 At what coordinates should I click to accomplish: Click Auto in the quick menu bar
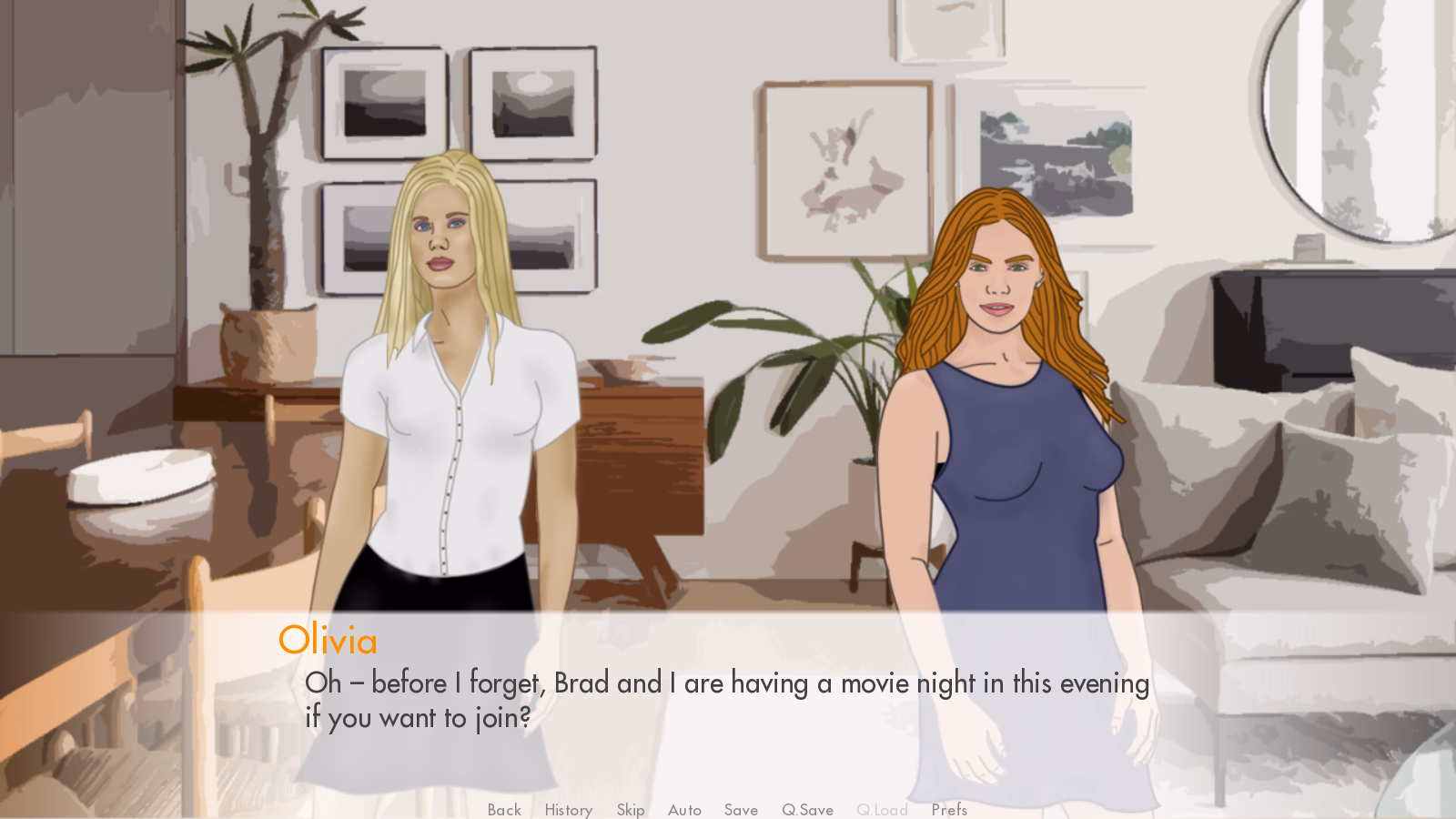pyautogui.click(x=684, y=810)
